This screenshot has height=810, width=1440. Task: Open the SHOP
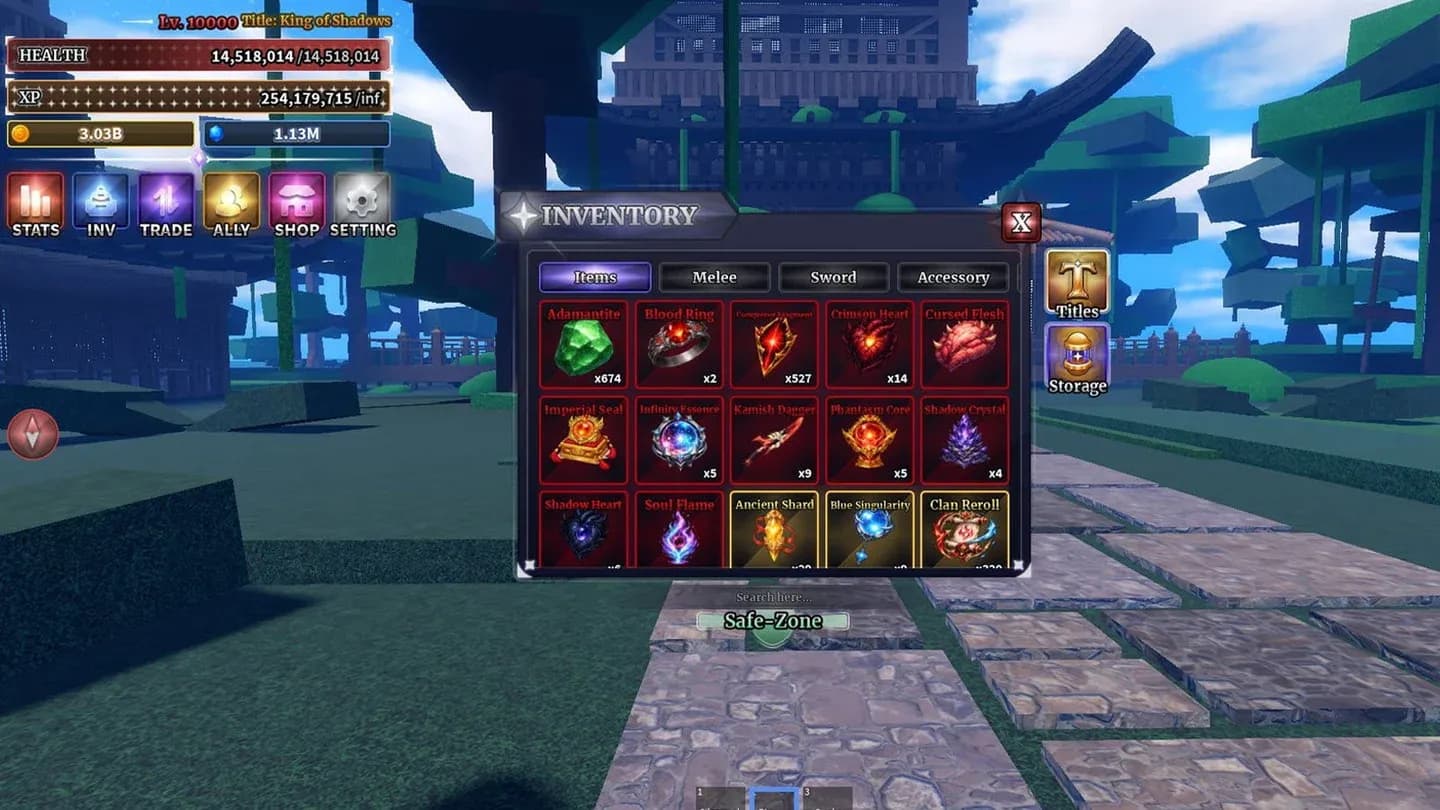pos(296,205)
